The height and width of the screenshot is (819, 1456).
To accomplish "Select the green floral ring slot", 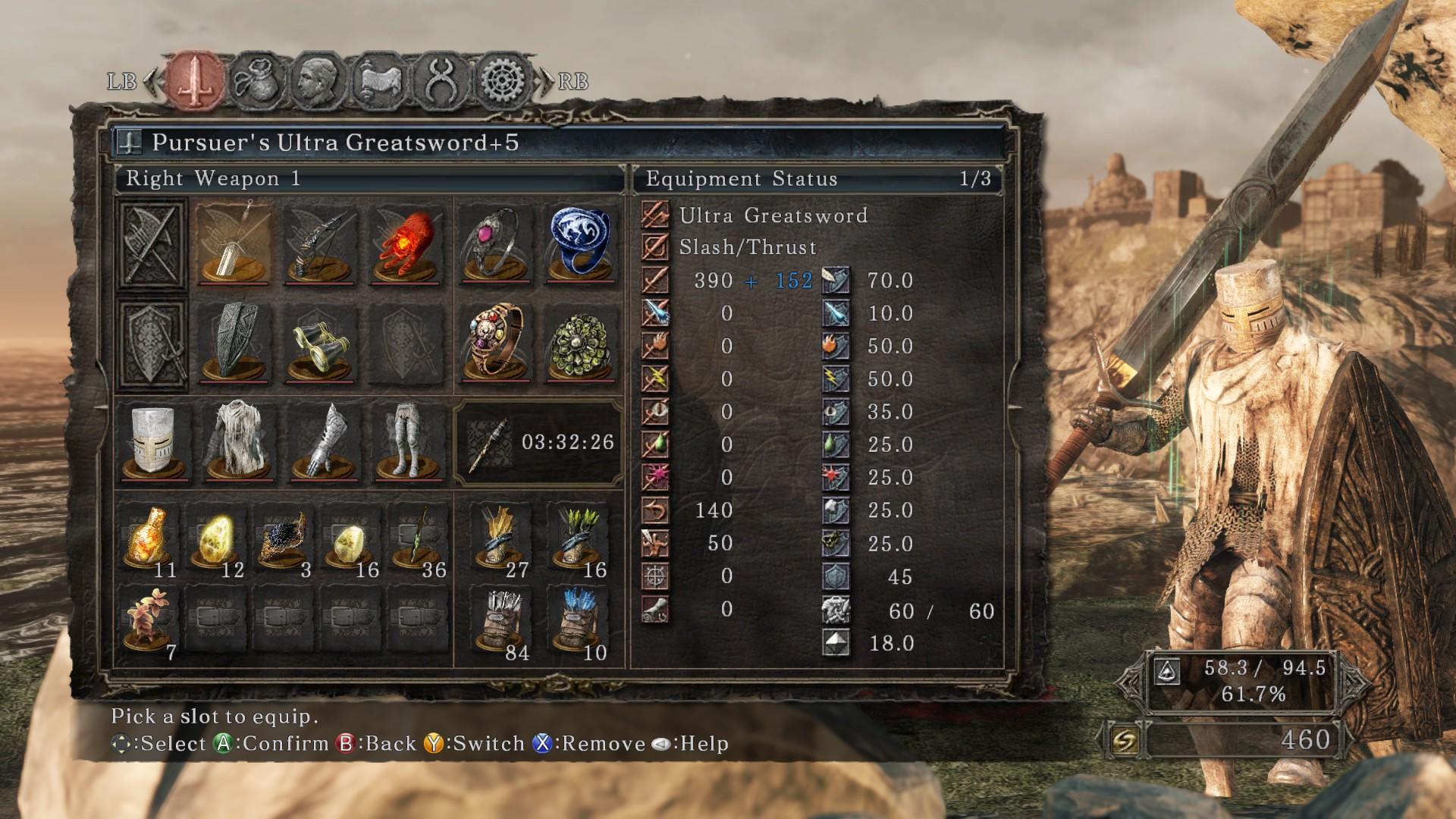I will (x=582, y=343).
